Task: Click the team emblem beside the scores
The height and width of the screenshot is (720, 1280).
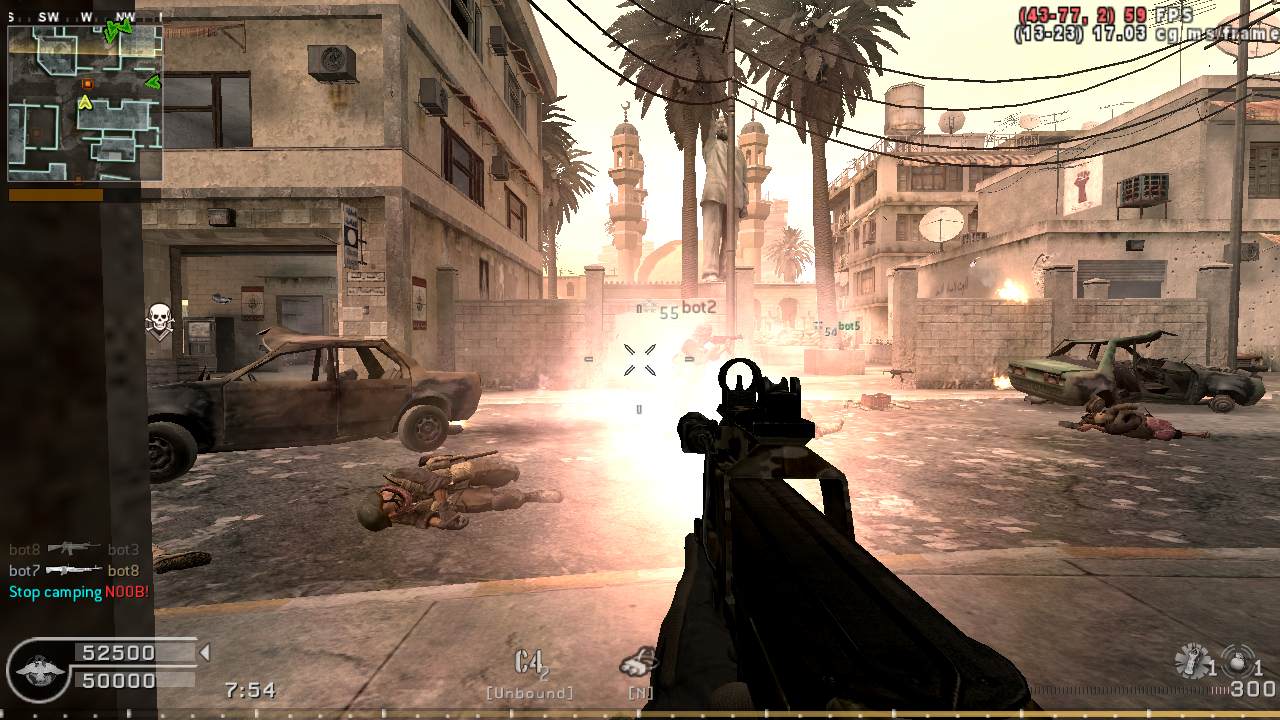Action: tap(38, 668)
